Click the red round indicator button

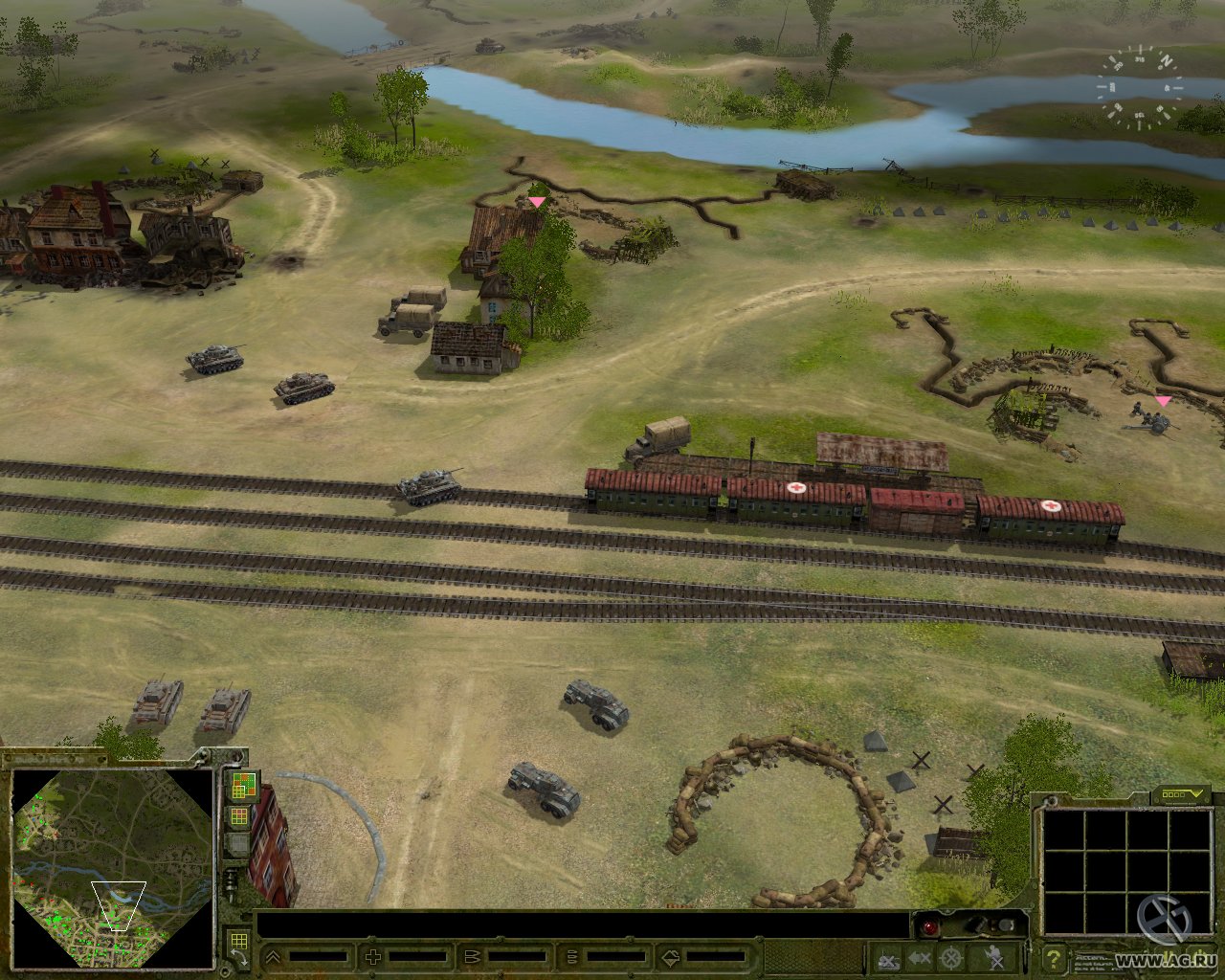pos(928,926)
